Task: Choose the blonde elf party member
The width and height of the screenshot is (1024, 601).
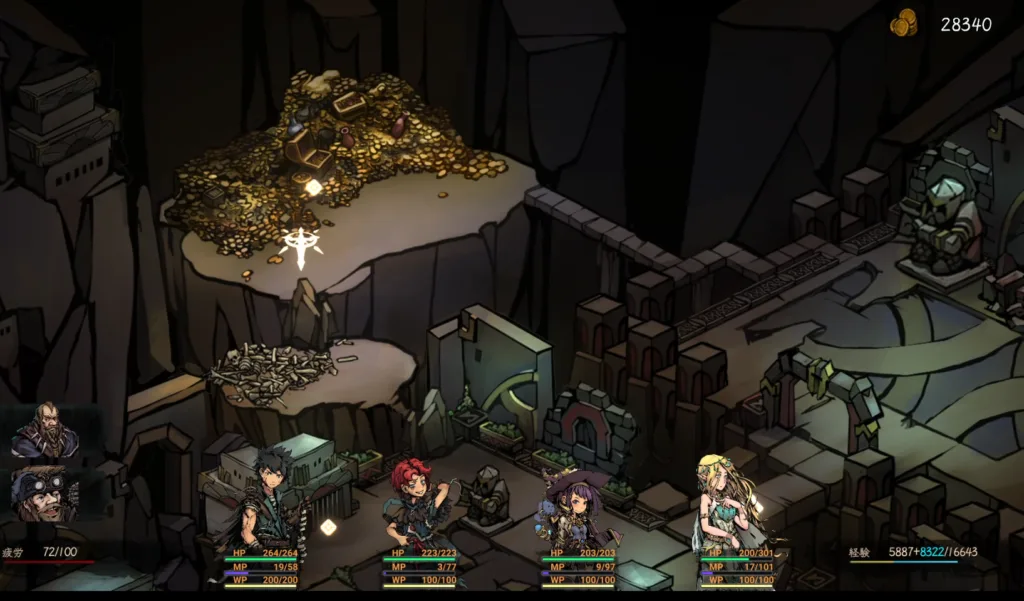Action: [x=729, y=500]
